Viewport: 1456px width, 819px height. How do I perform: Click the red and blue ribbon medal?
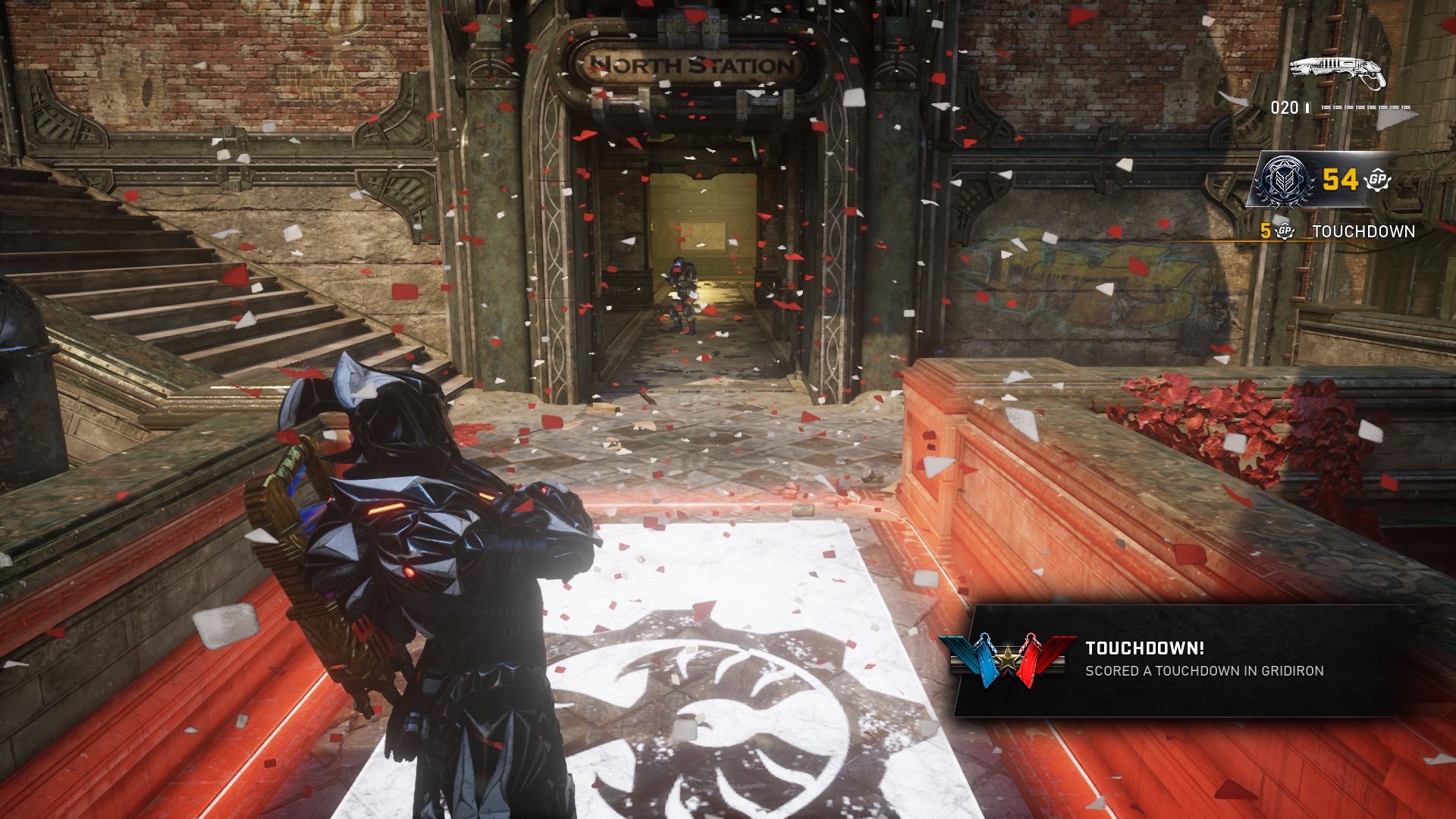[x=1007, y=660]
